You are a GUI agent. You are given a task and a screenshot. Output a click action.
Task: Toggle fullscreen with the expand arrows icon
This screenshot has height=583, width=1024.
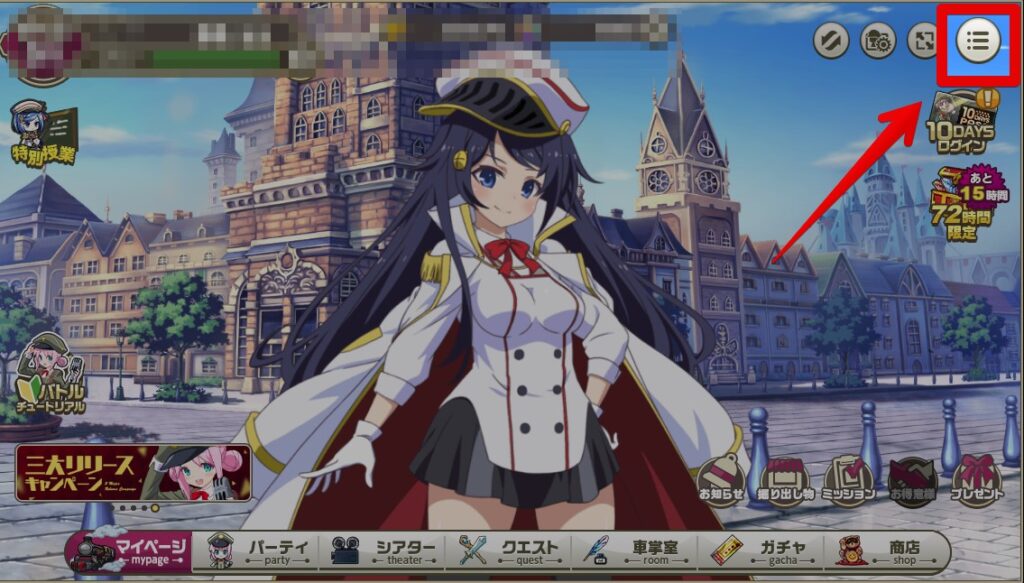pyautogui.click(x=923, y=41)
